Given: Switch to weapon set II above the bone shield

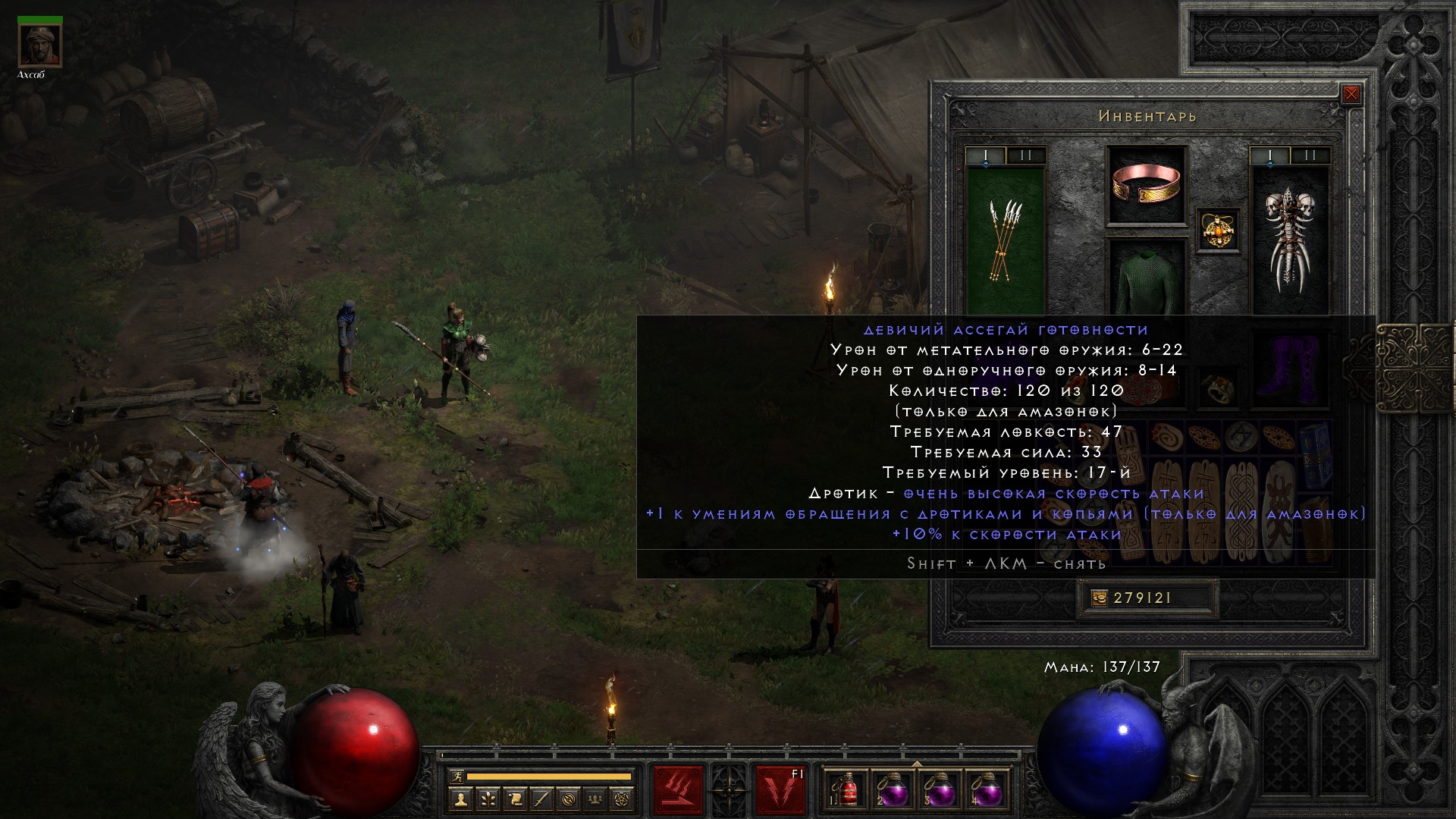Looking at the screenshot, I should tap(1310, 156).
